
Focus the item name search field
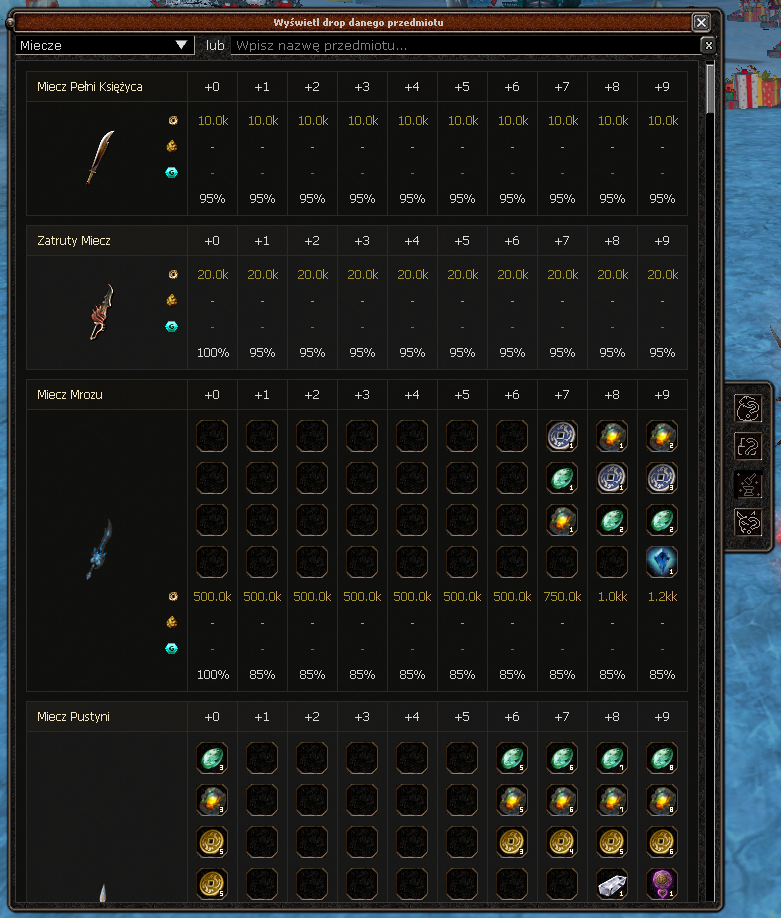pyautogui.click(x=465, y=45)
